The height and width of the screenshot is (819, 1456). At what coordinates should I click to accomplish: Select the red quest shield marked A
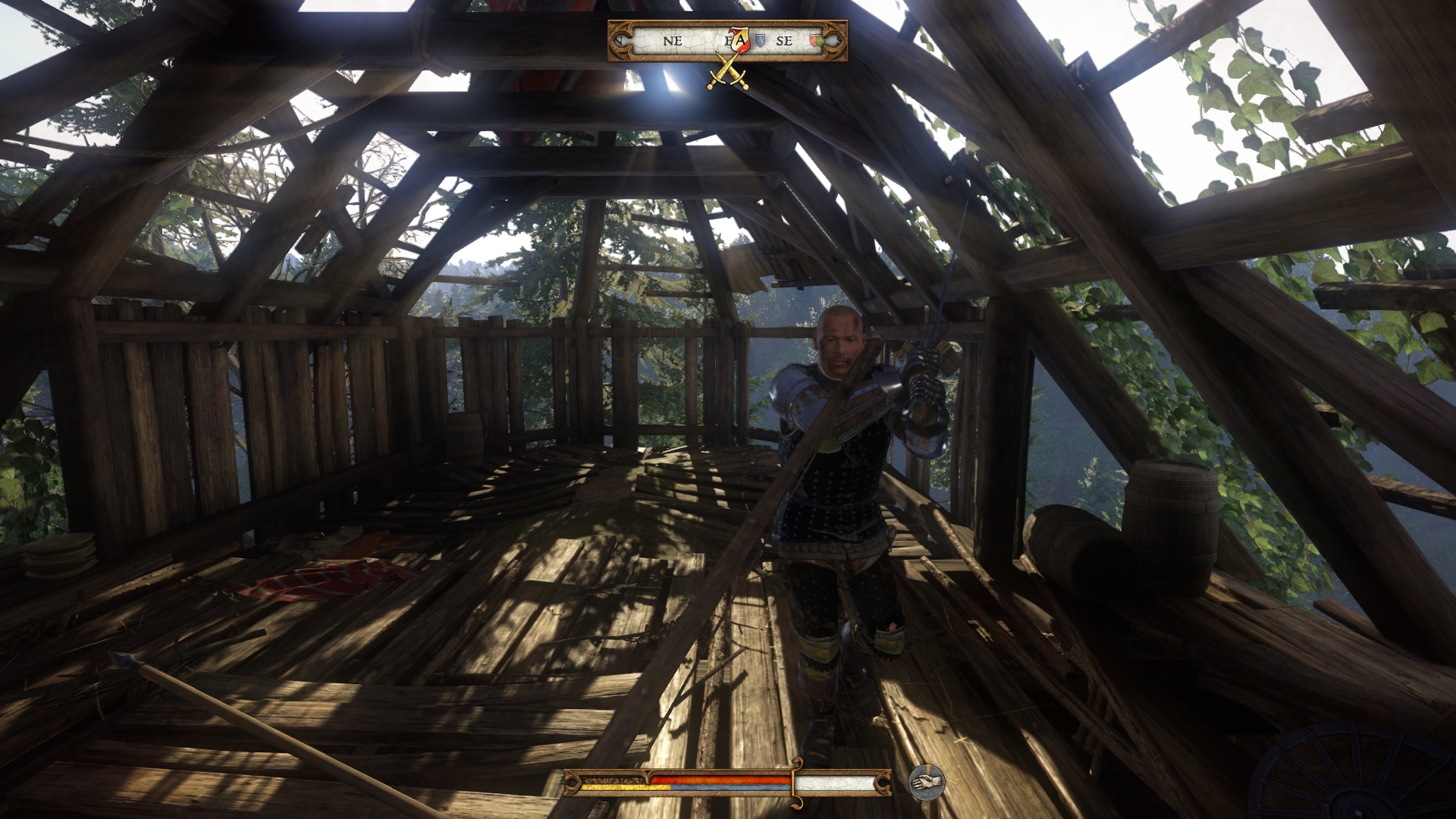(741, 39)
